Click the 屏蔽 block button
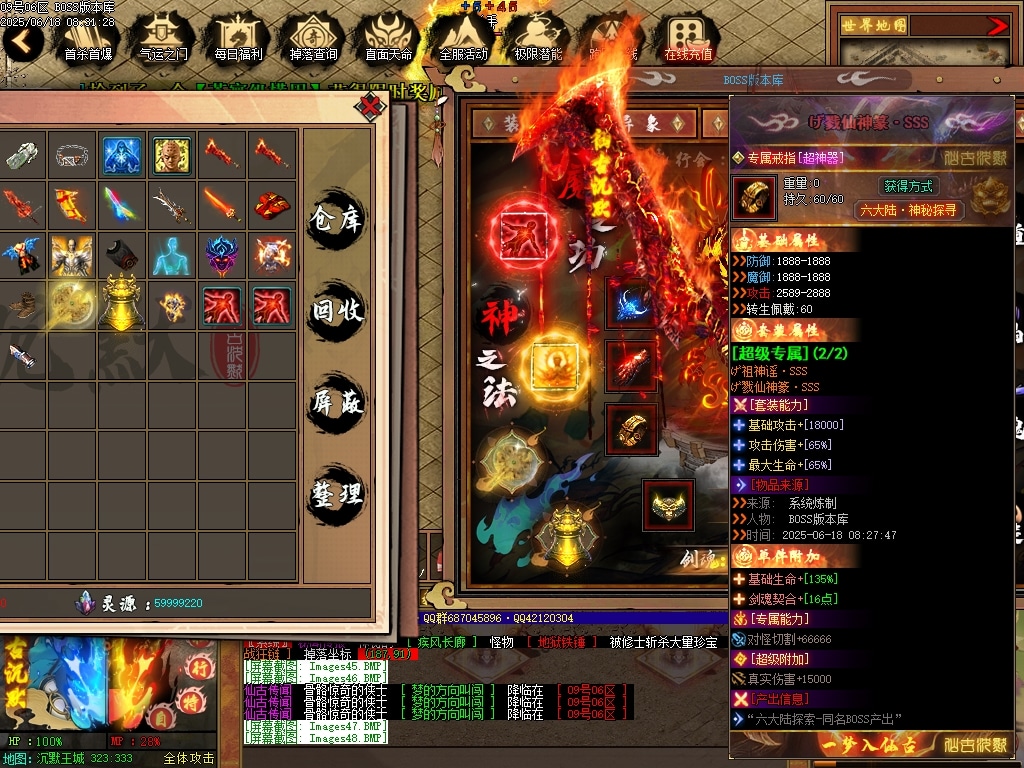The height and width of the screenshot is (768, 1024). point(337,403)
